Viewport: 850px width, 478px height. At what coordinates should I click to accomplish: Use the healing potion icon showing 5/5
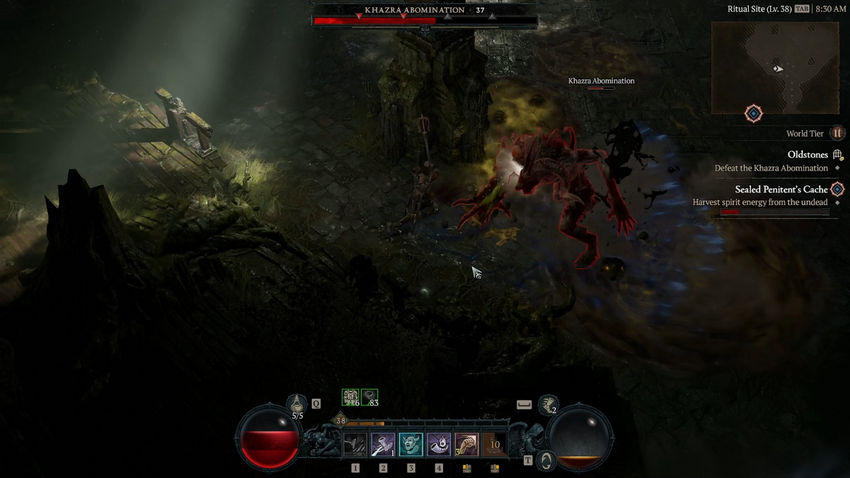297,405
